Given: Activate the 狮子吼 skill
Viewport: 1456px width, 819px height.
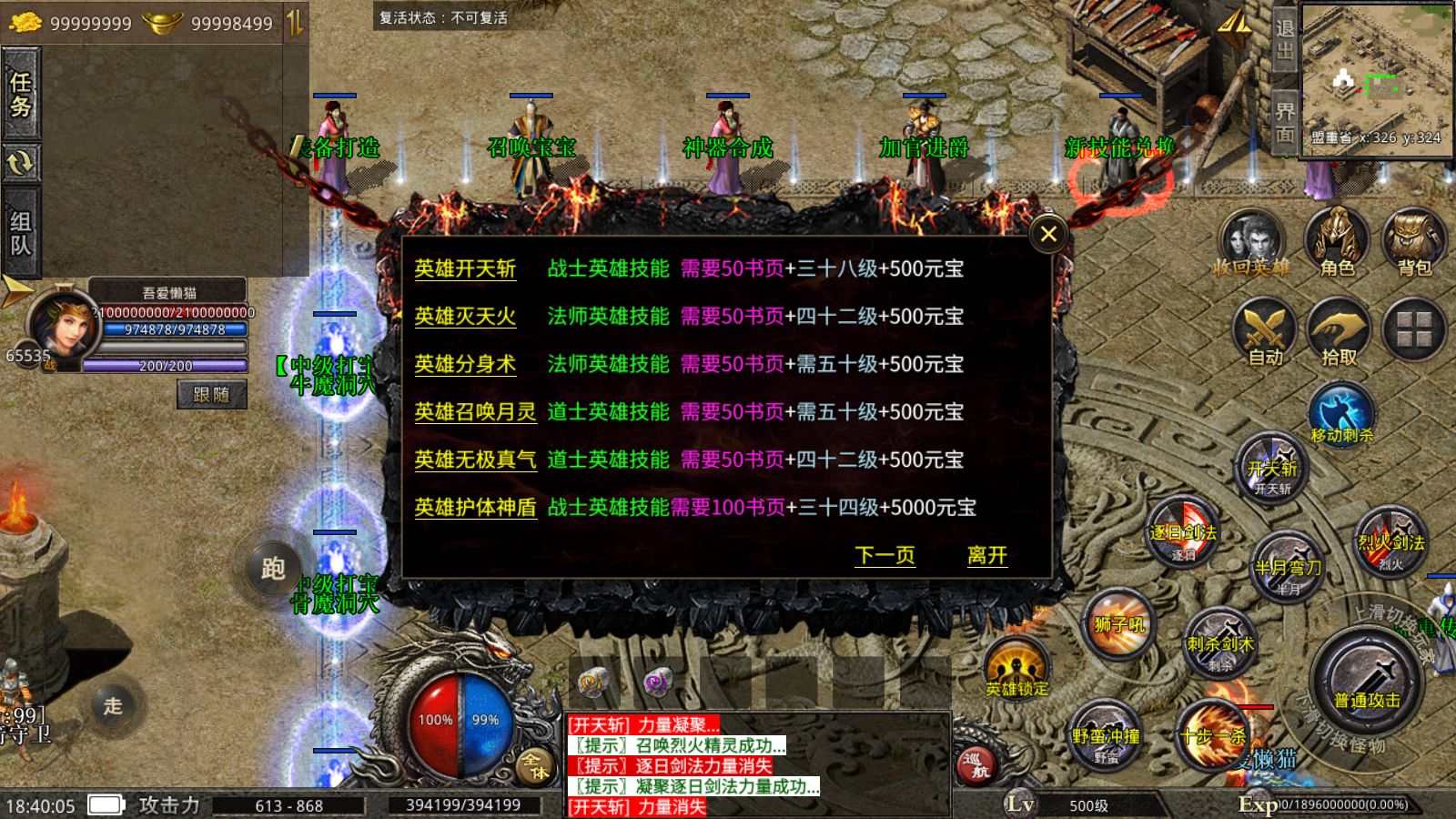Looking at the screenshot, I should (1119, 625).
